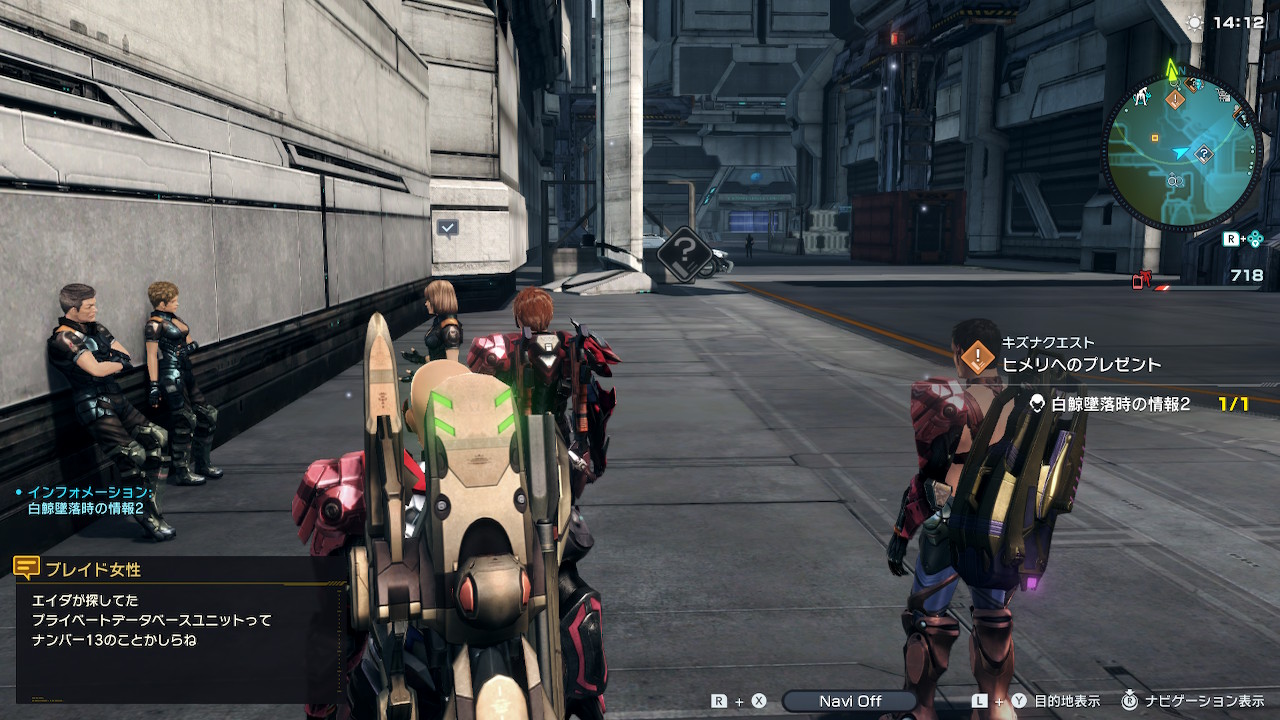Toggle the Navi Off button
Screen dimensions: 1280x720
[x=849, y=701]
